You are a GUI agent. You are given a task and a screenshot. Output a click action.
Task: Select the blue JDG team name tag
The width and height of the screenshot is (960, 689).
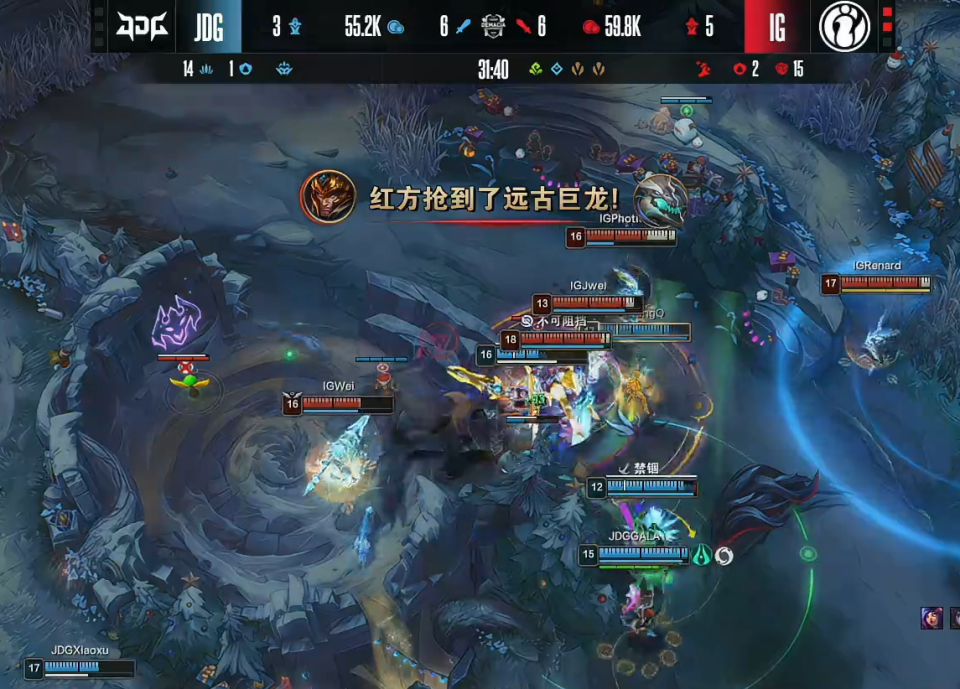coord(209,27)
